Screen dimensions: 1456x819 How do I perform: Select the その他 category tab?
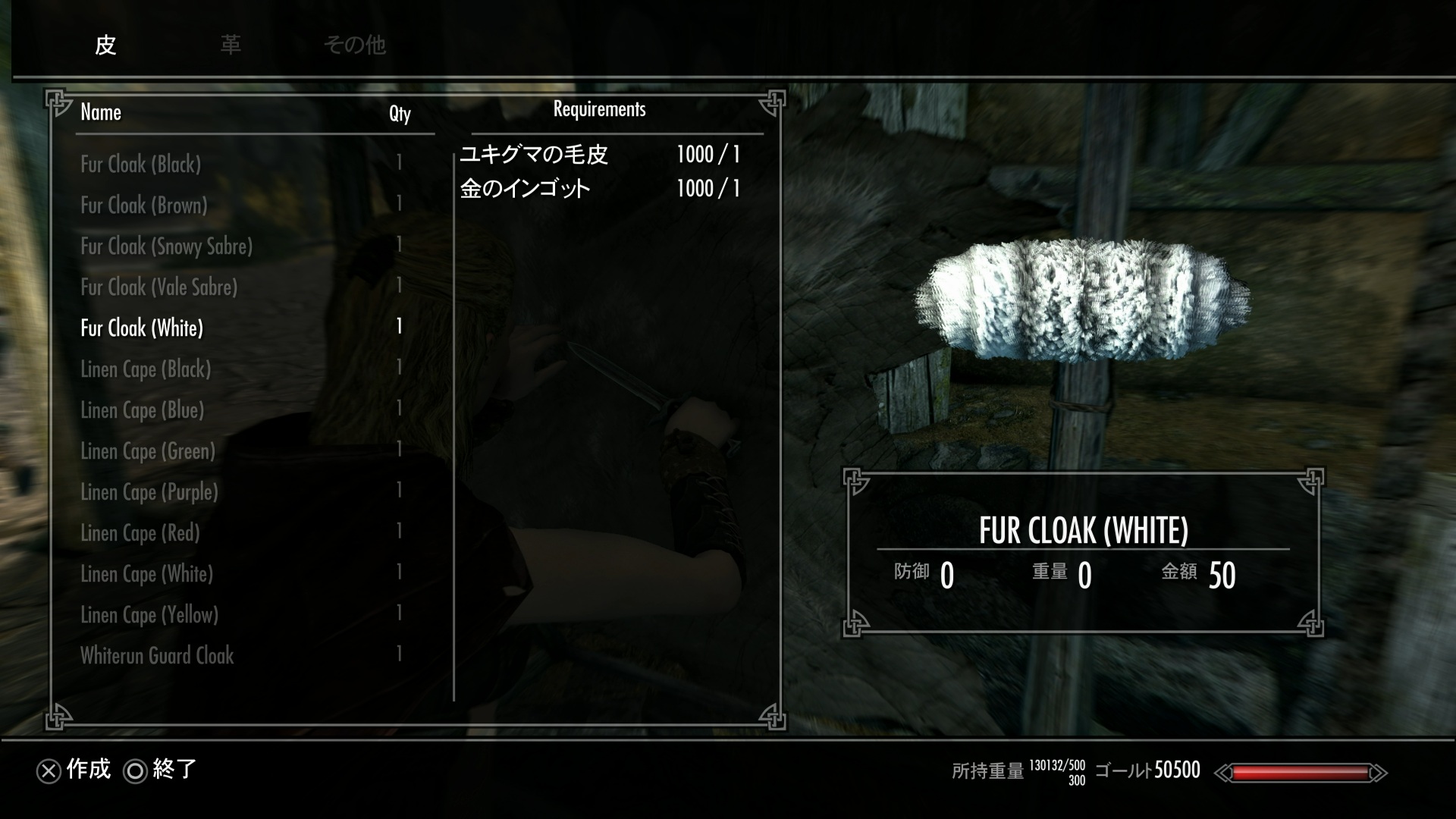point(355,45)
